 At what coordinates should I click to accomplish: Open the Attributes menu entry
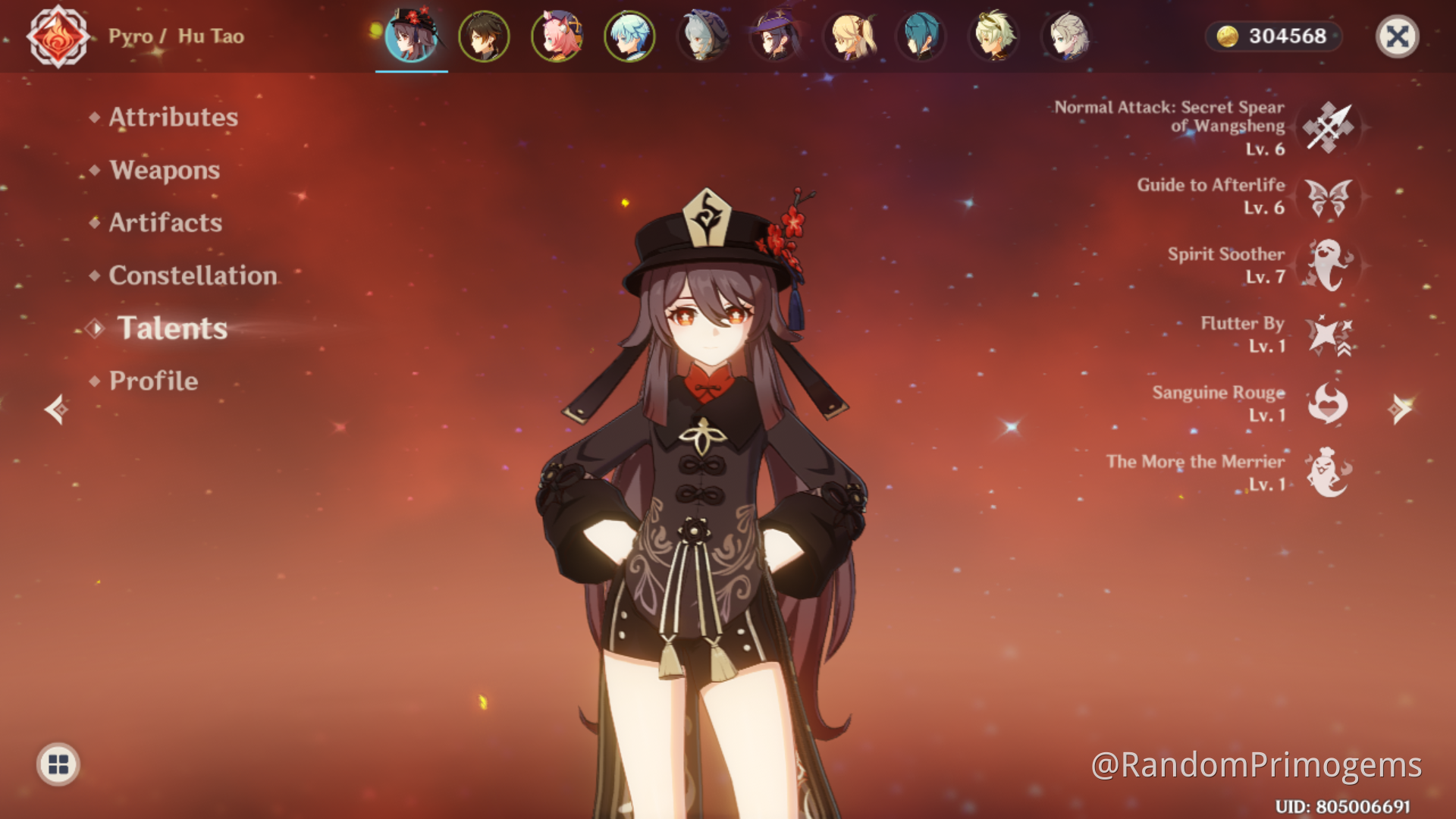click(x=173, y=118)
